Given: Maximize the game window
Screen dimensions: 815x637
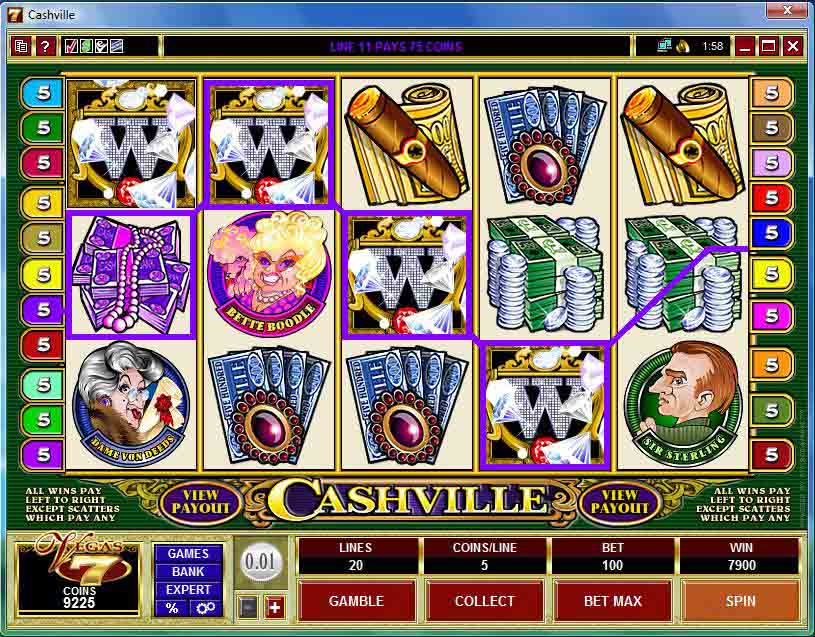Looking at the screenshot, I should coord(769,46).
